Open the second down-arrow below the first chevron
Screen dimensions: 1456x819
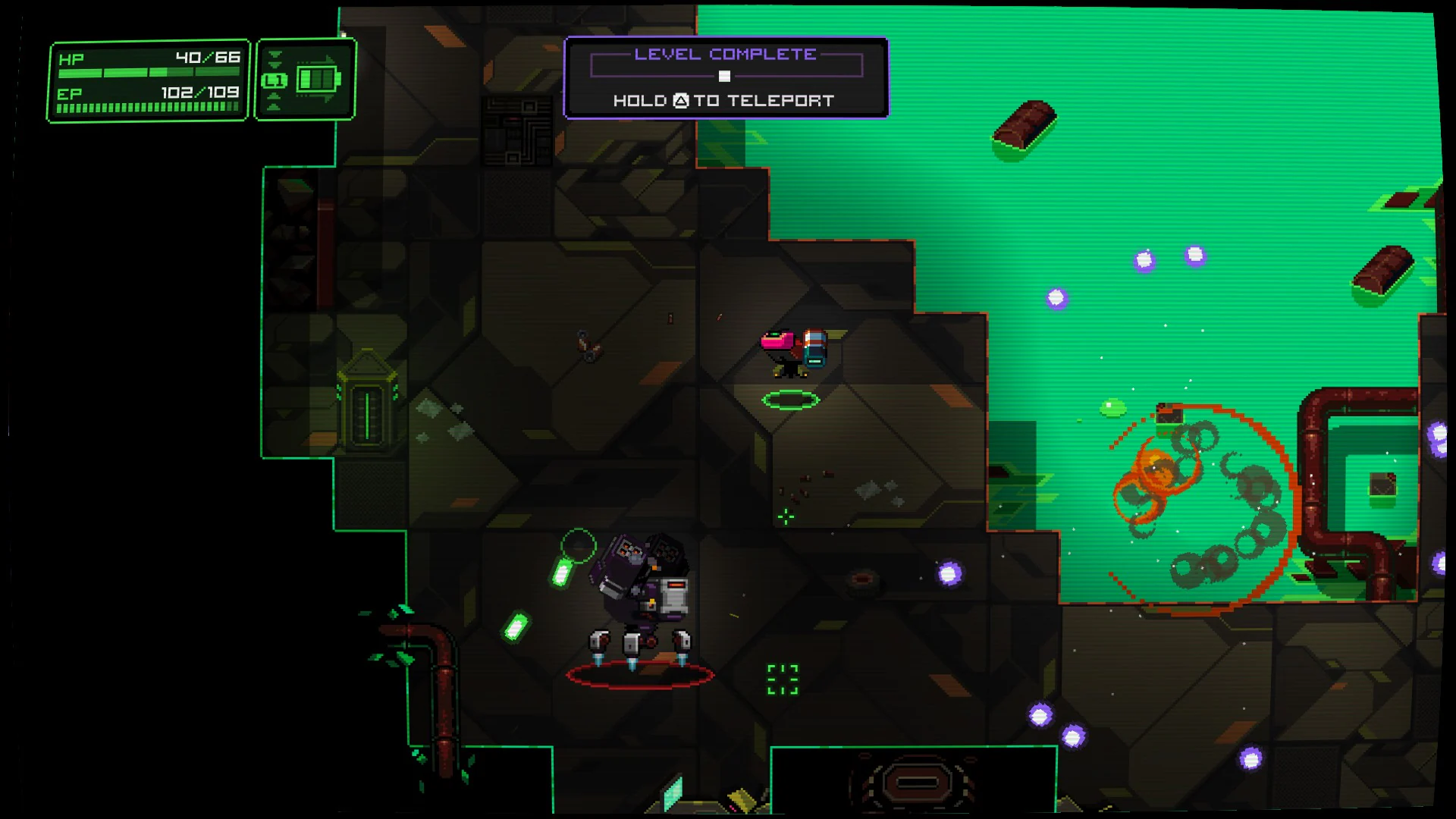click(x=275, y=65)
